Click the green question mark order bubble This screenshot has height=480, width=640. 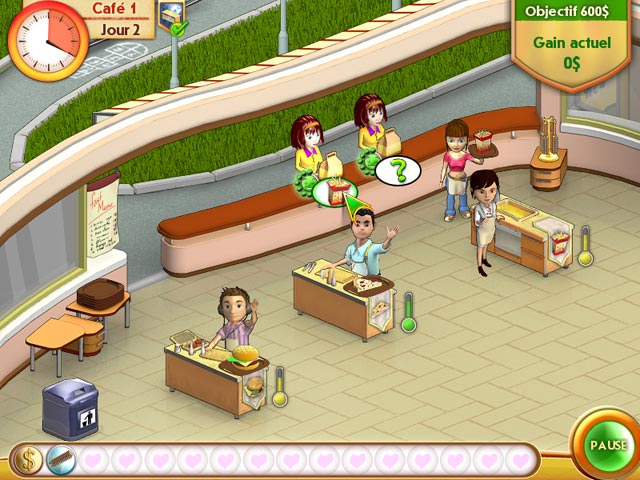(399, 170)
